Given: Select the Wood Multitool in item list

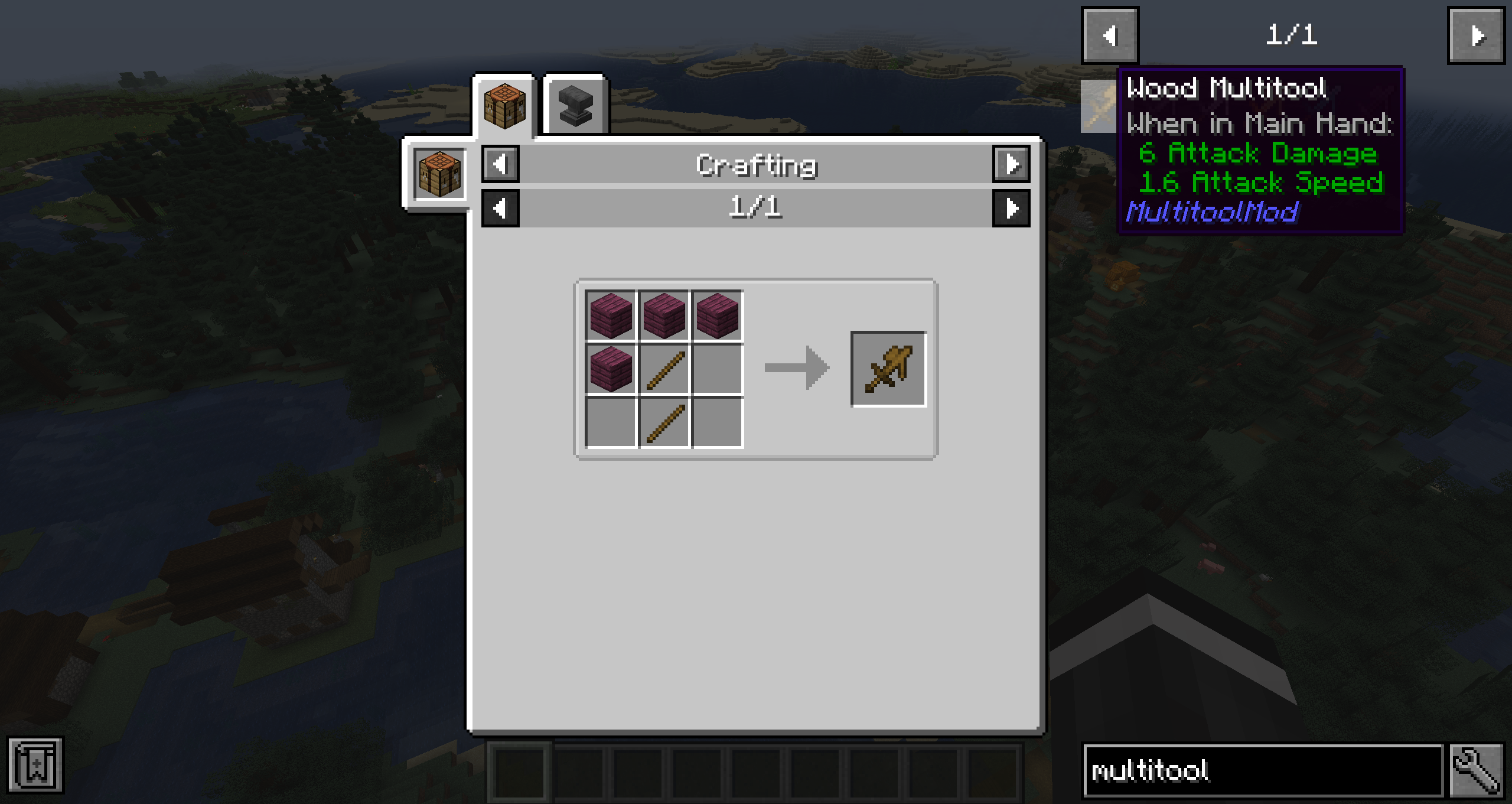Looking at the screenshot, I should 1099,106.
